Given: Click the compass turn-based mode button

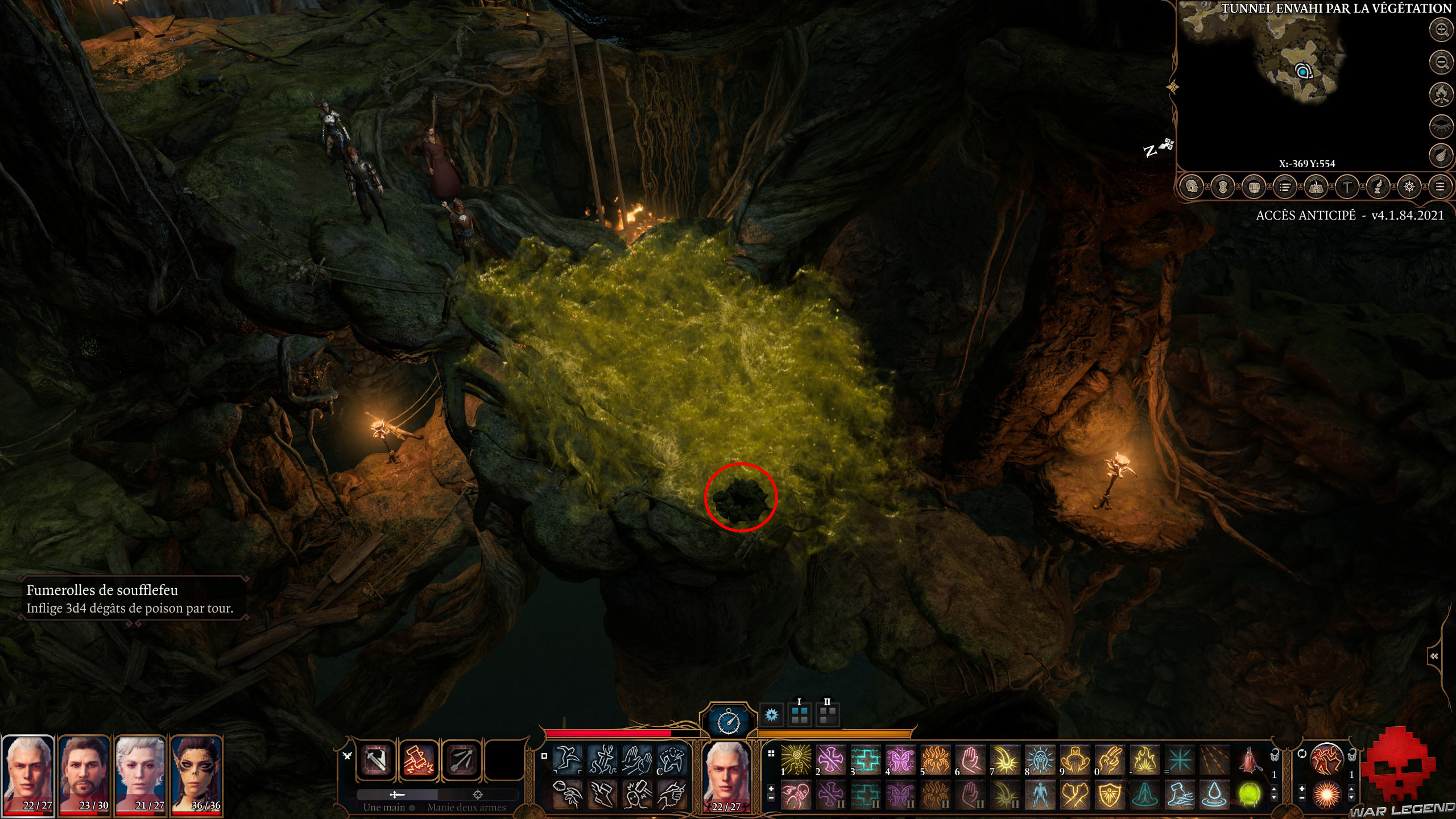Looking at the screenshot, I should pyautogui.click(x=729, y=722).
